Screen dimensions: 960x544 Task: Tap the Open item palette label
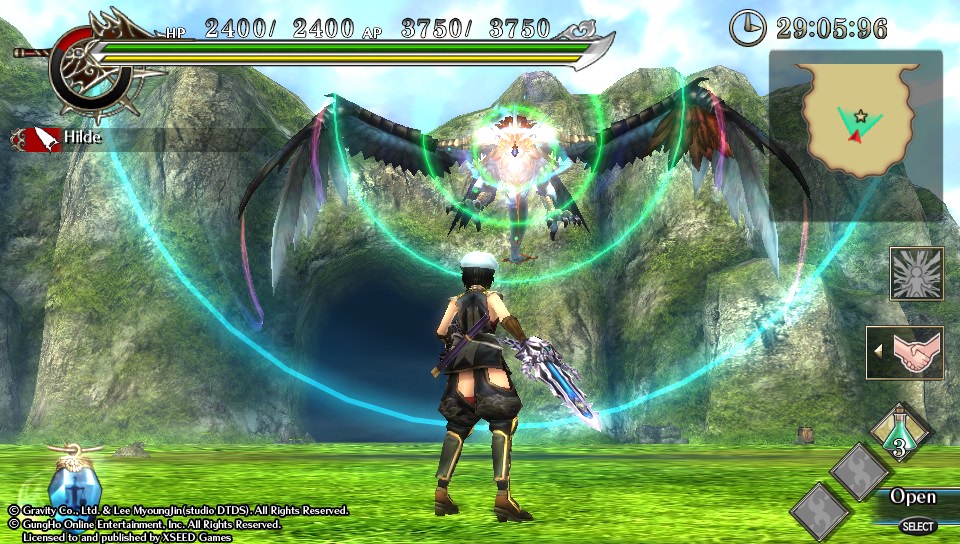[x=912, y=497]
